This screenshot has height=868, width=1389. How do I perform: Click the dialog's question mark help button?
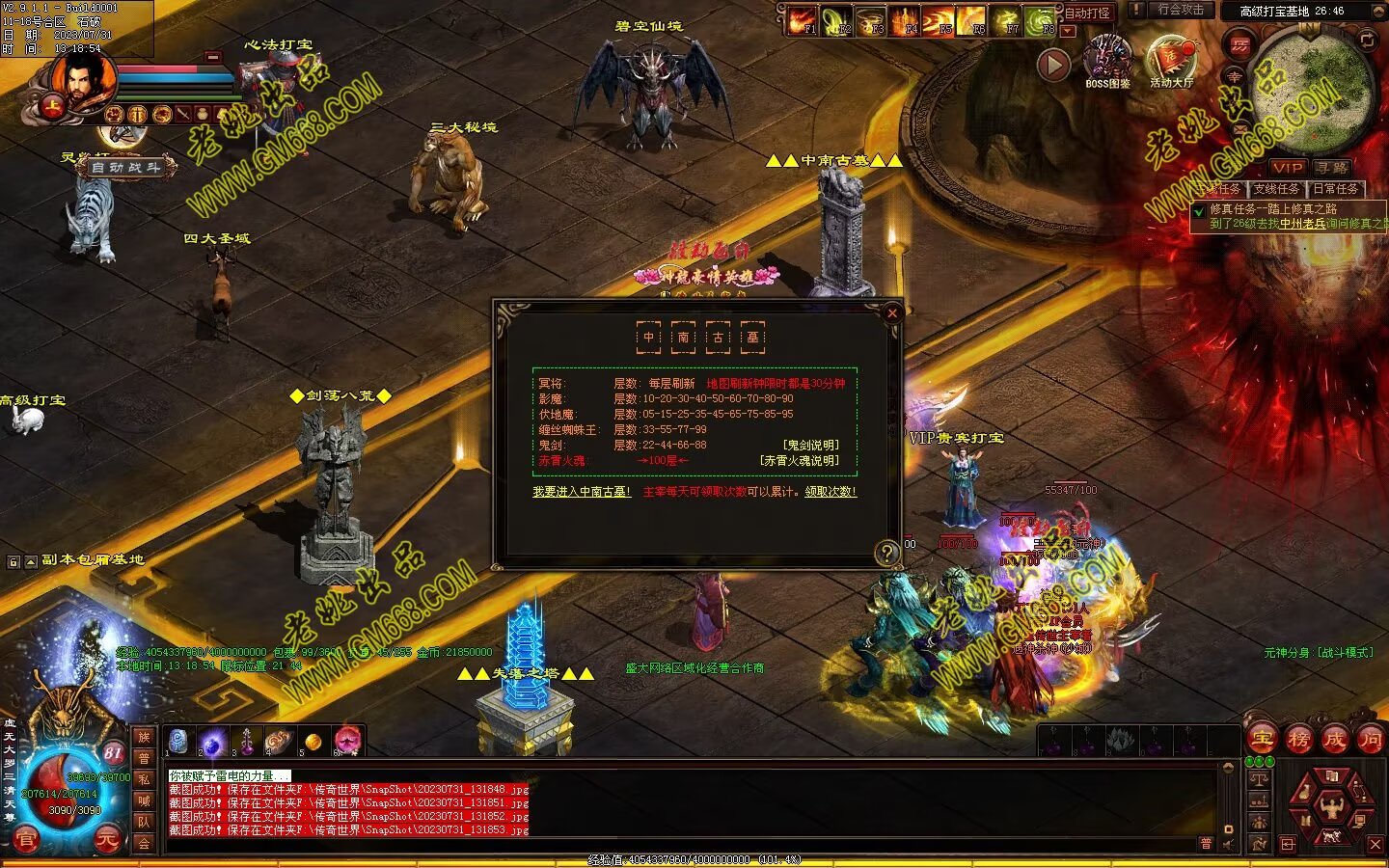[886, 553]
